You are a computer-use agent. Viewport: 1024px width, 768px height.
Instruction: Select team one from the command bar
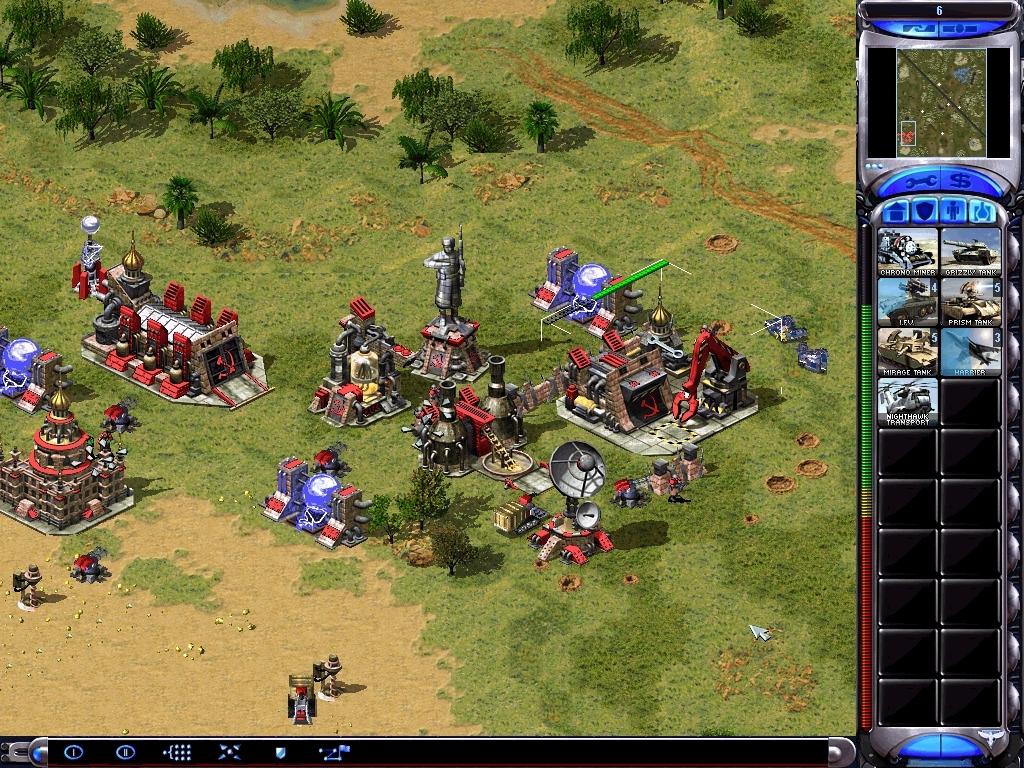pyautogui.click(x=74, y=752)
